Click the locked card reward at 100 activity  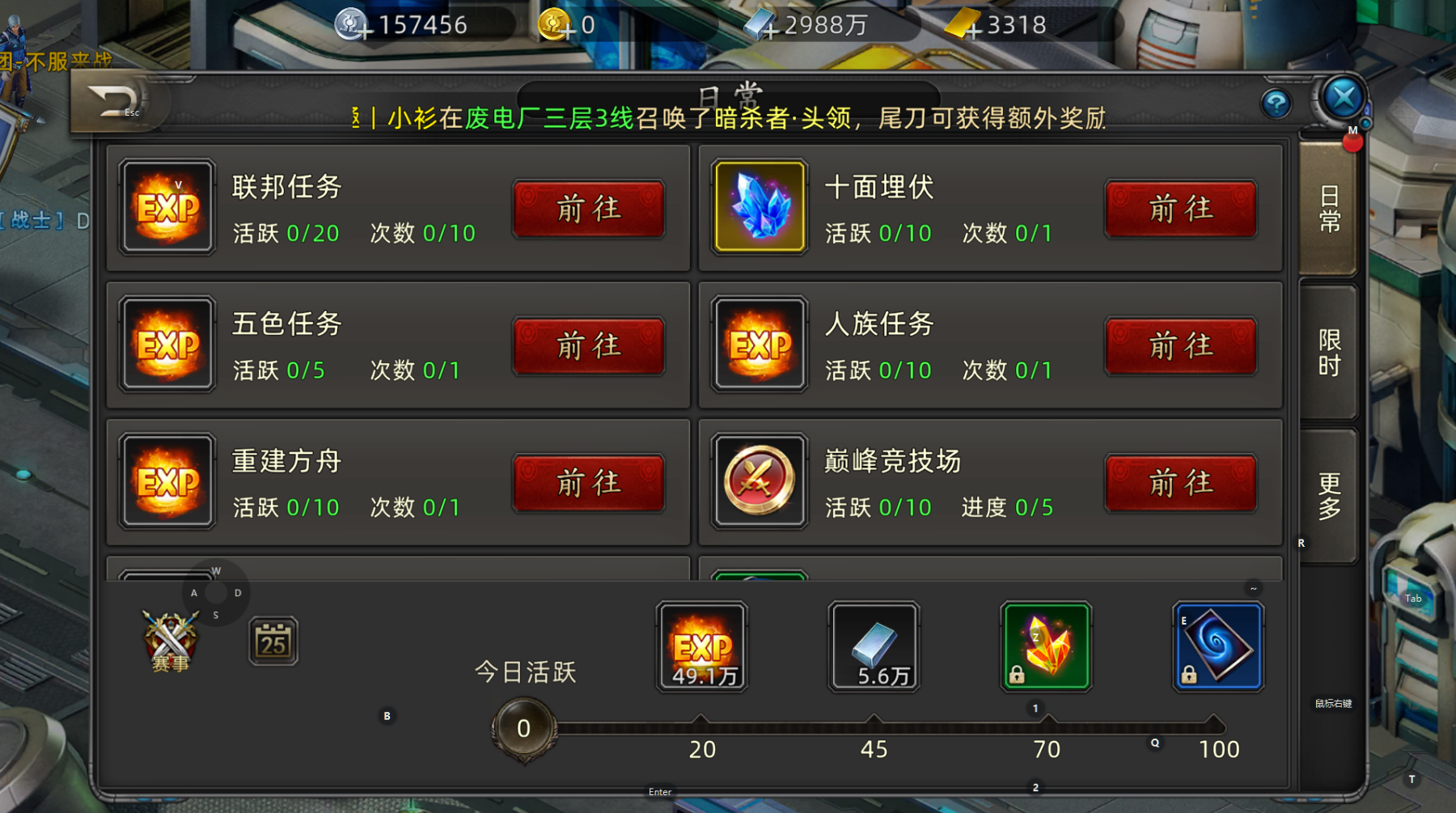(1217, 646)
